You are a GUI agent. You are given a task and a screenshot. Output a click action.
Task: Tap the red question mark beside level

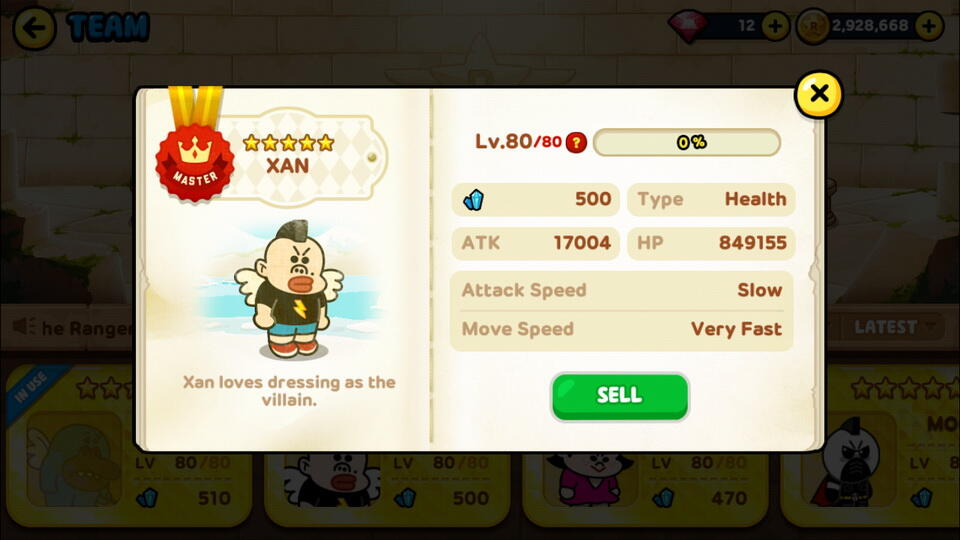tap(576, 142)
